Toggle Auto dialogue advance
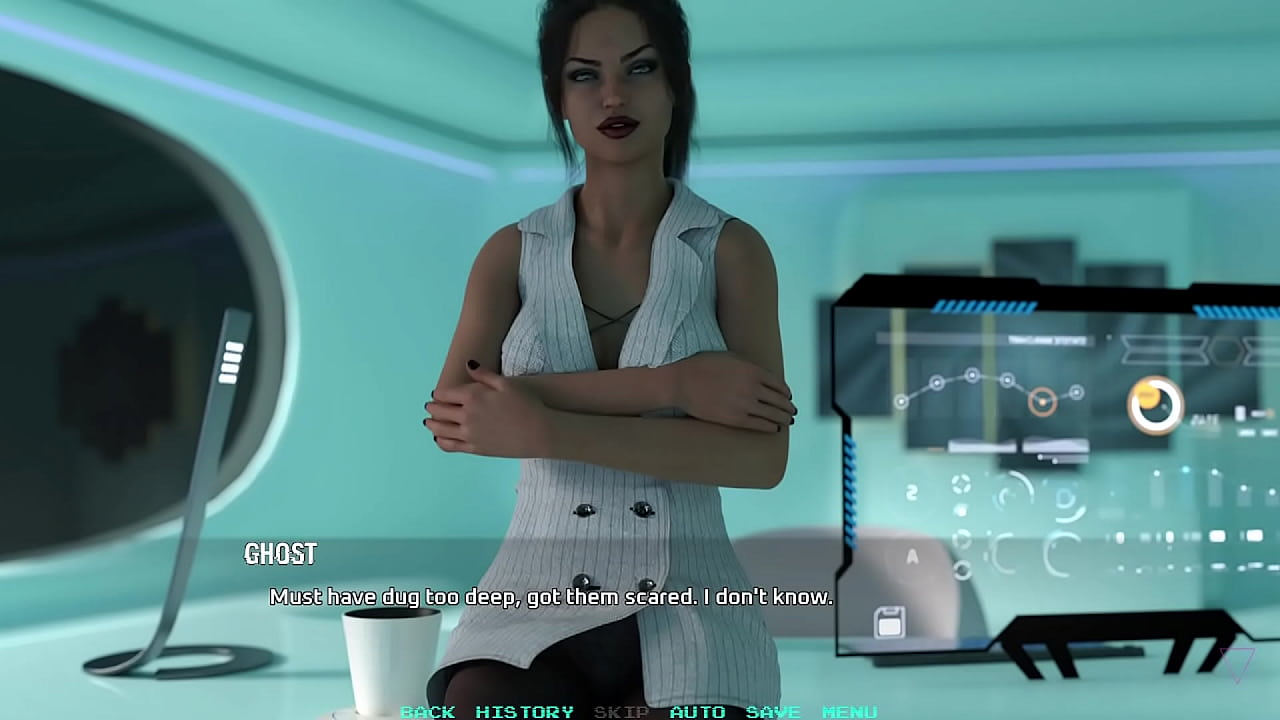 pyautogui.click(x=697, y=712)
